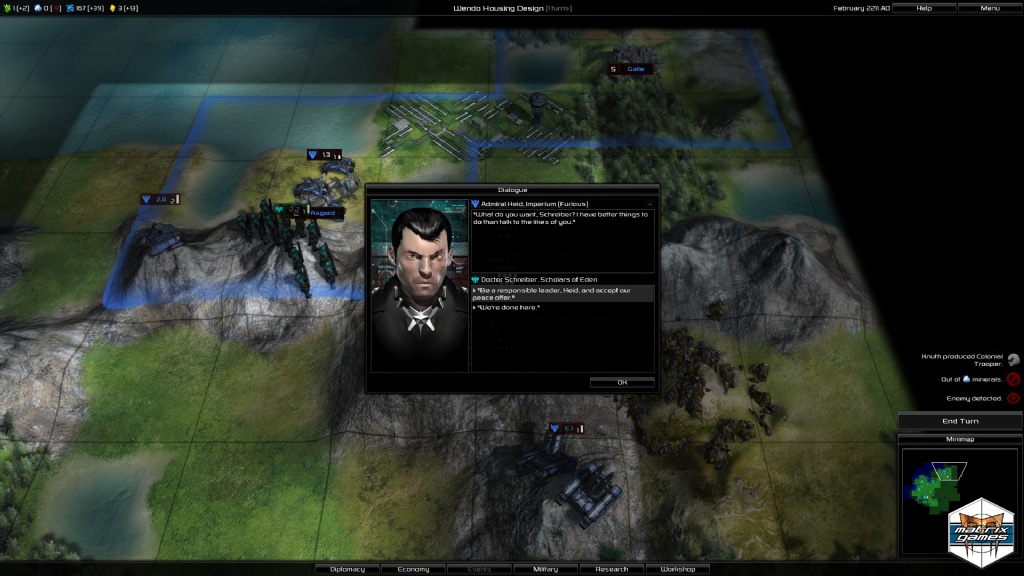Select the Asgard city label

pos(321,212)
